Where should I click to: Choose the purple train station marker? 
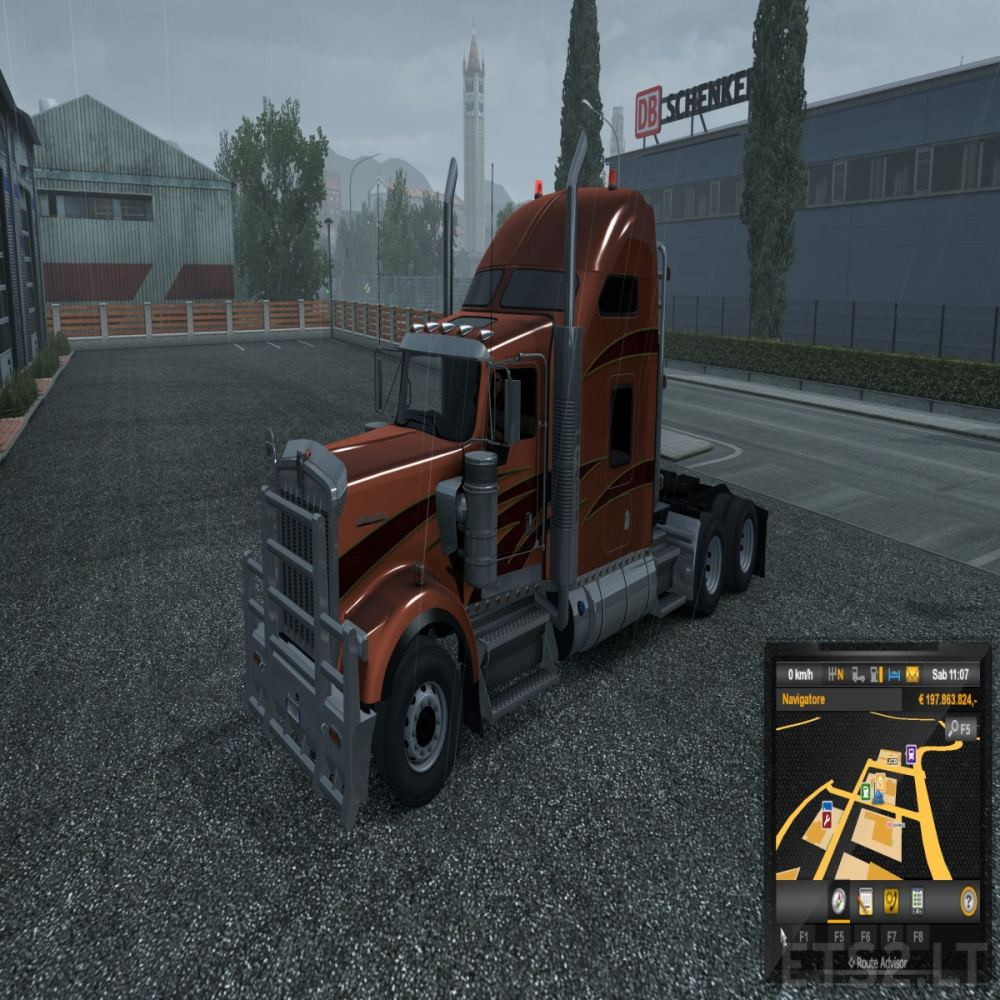[911, 753]
